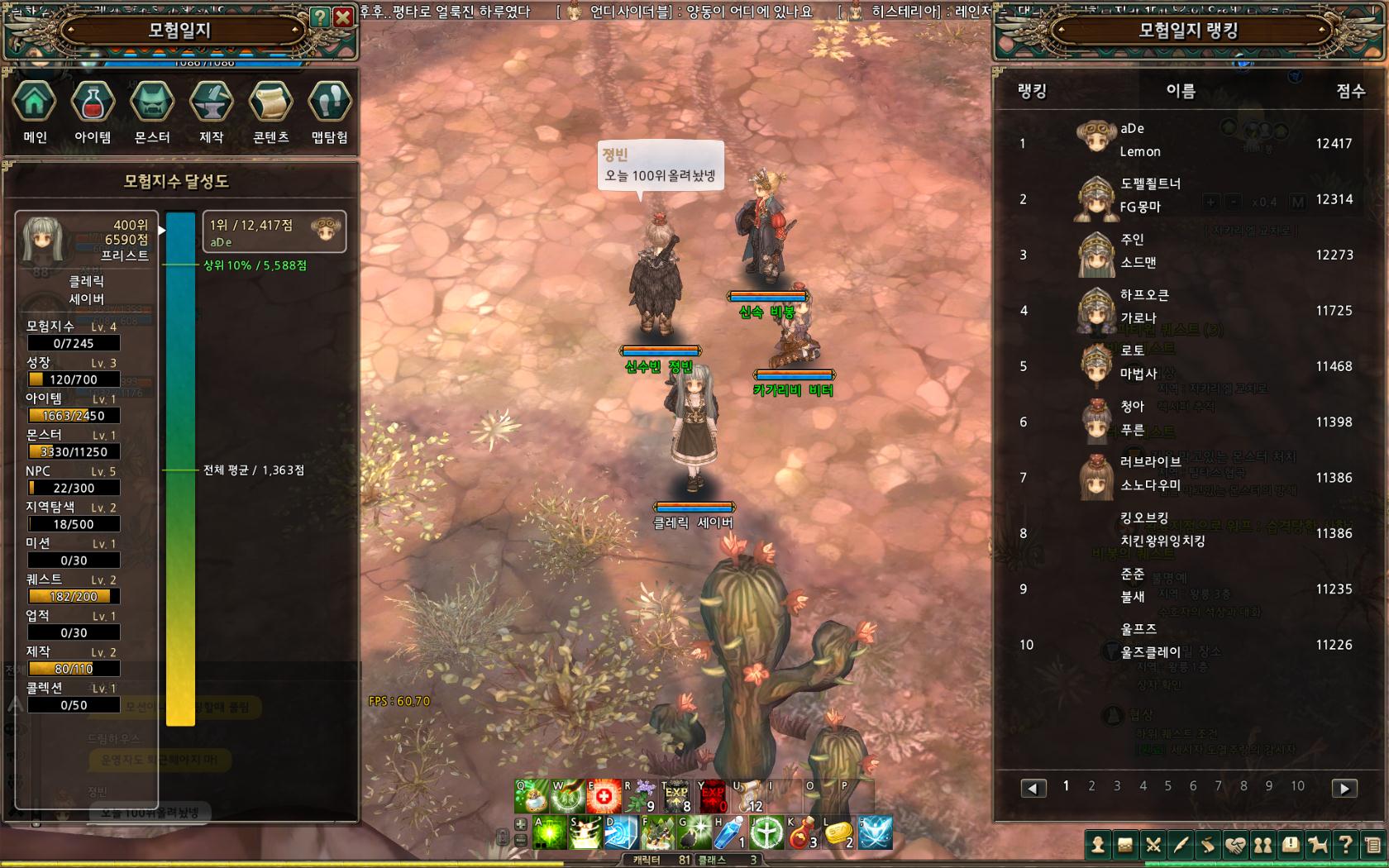Close the adventure journal window
This screenshot has height=868, width=1389.
pyautogui.click(x=343, y=17)
